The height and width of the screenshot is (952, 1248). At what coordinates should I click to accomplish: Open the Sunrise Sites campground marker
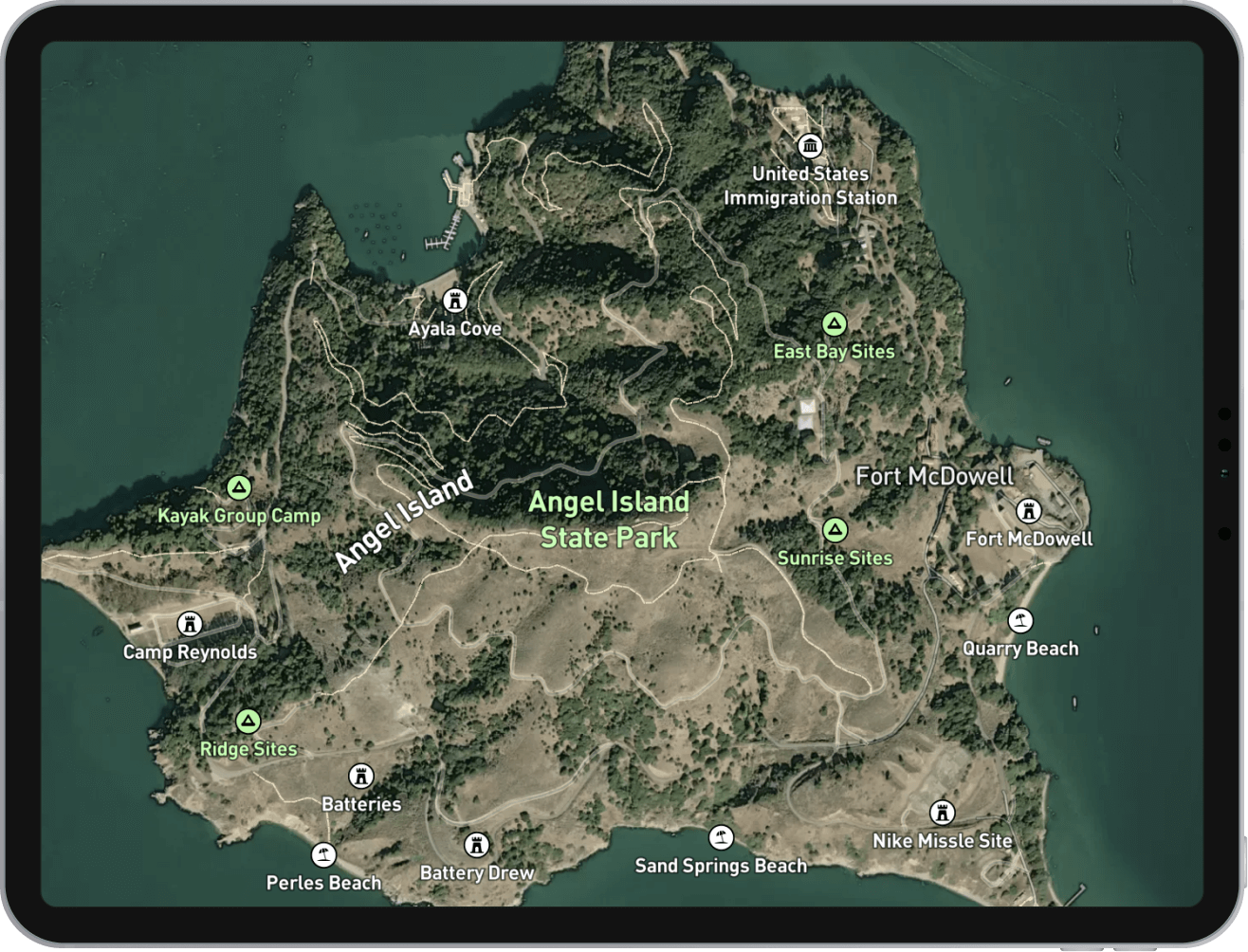834,530
